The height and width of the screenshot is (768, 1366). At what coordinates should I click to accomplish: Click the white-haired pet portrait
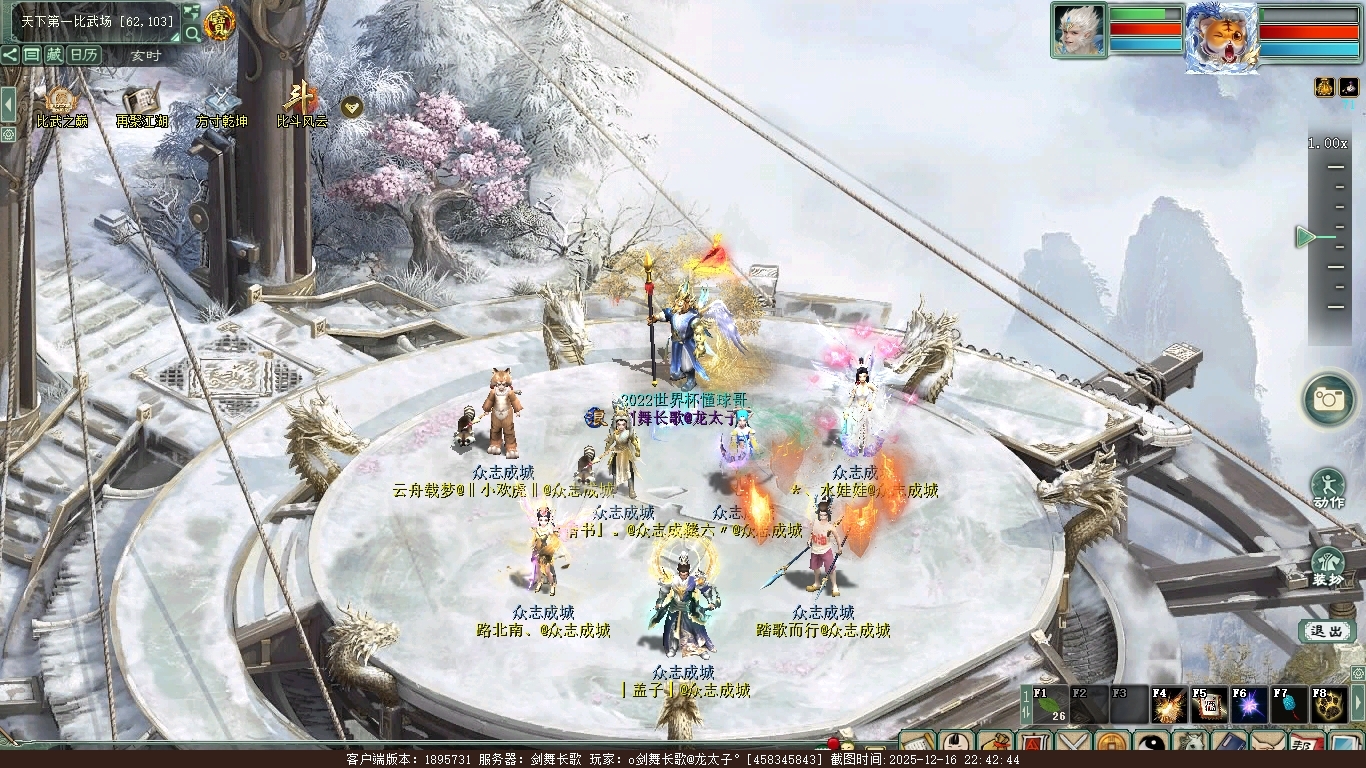pos(1078,31)
